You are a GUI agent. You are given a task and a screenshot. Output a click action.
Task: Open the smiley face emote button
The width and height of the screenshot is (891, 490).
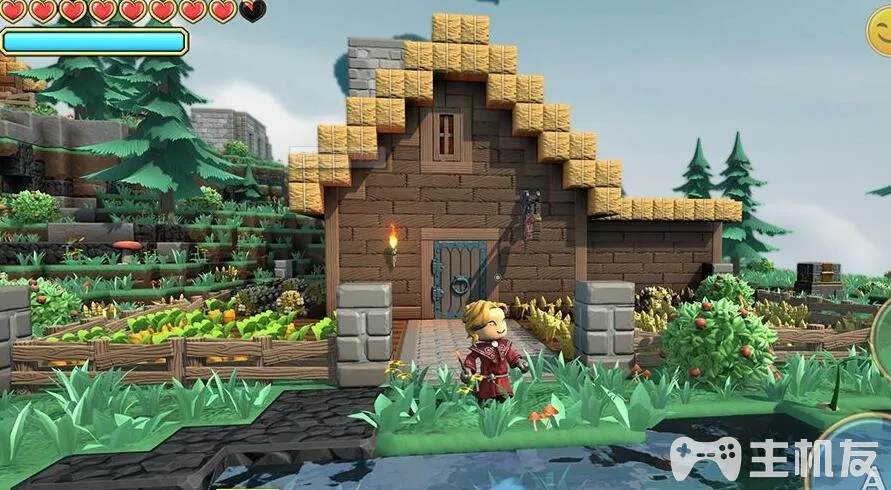coord(882,30)
